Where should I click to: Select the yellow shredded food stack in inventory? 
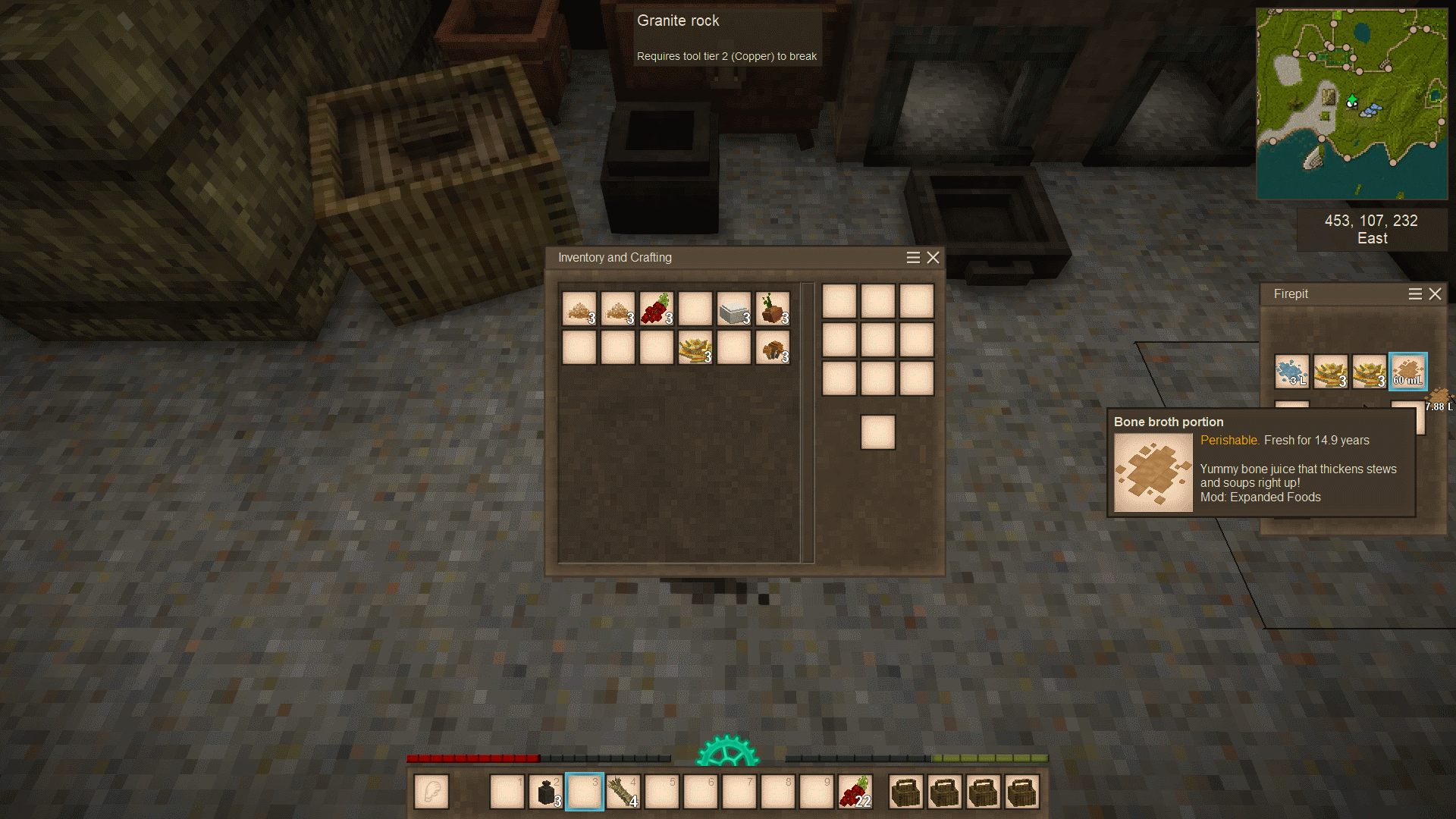tap(695, 348)
